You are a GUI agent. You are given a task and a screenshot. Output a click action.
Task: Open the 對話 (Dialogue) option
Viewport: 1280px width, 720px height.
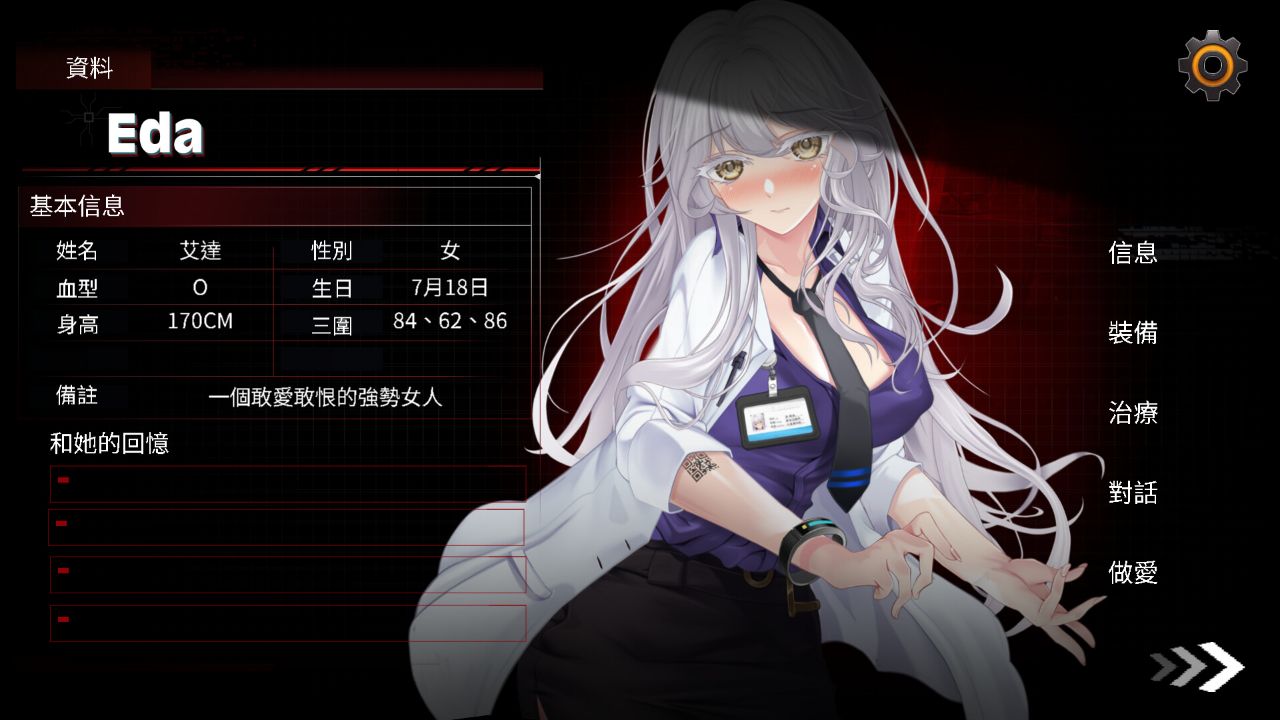1131,494
